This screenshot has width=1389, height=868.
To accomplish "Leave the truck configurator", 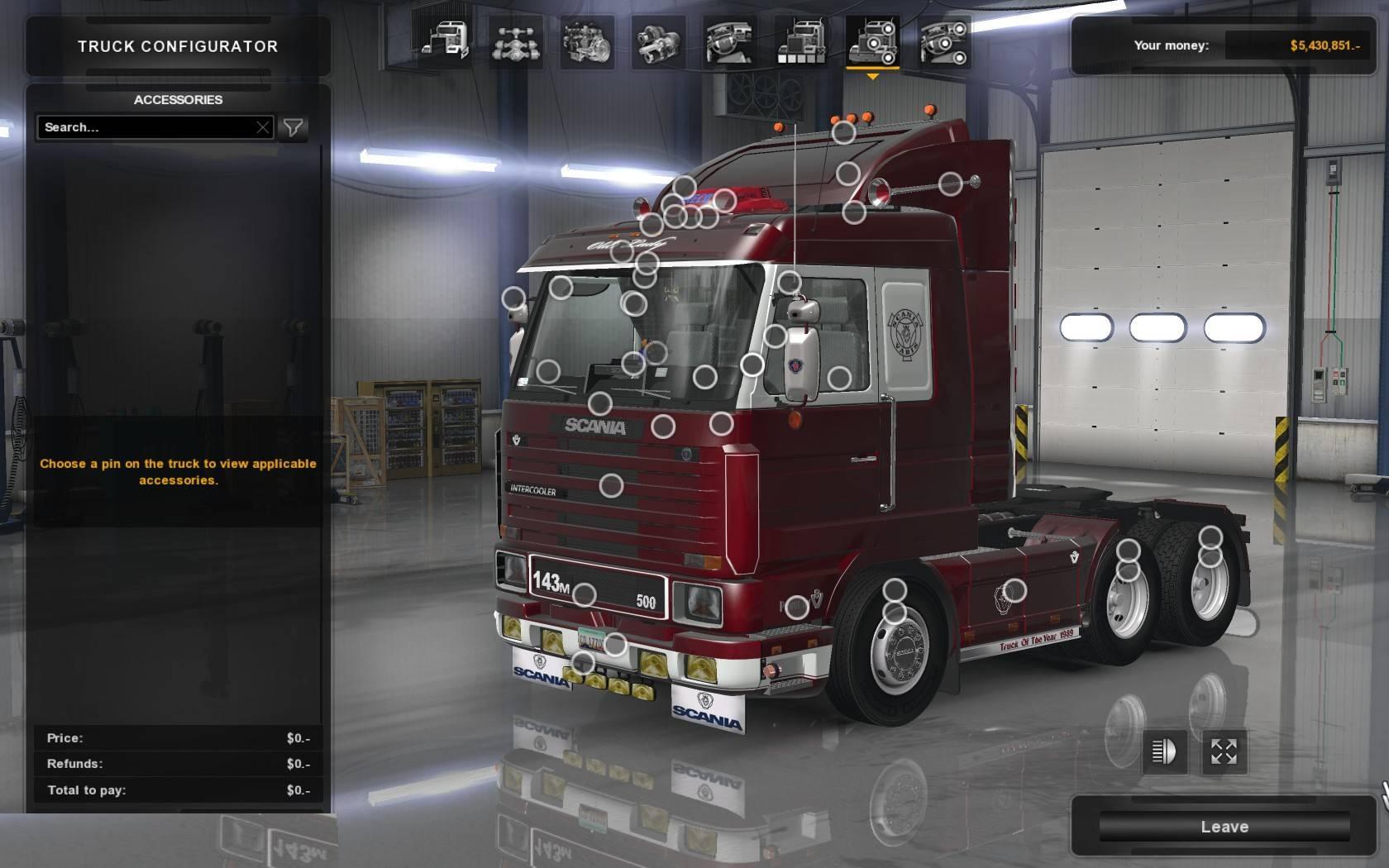I will pyautogui.click(x=1224, y=827).
